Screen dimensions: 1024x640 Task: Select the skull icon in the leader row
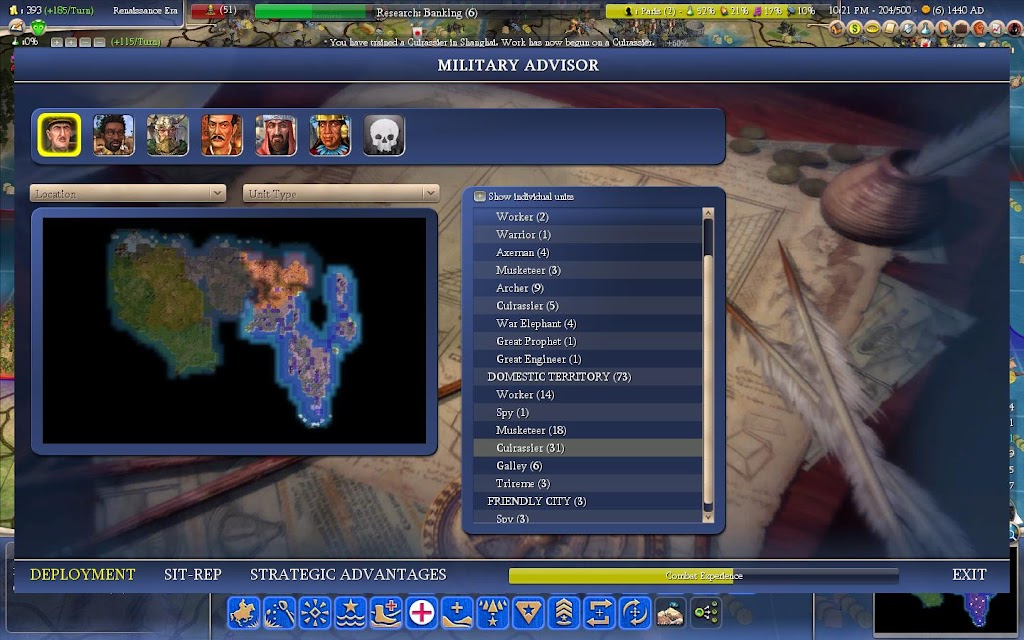384,135
